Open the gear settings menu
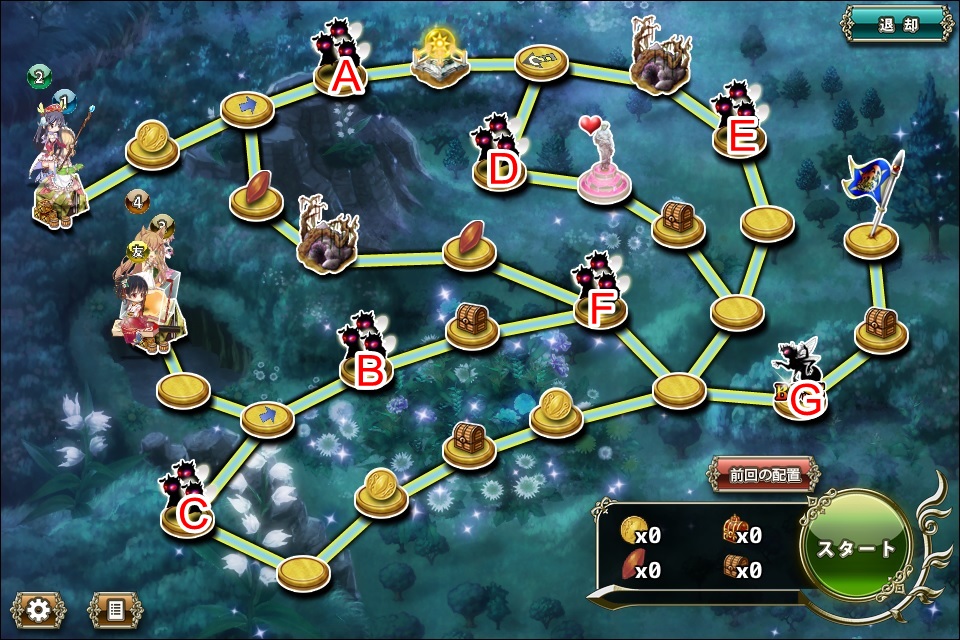This screenshot has height=640, width=960. [38, 609]
